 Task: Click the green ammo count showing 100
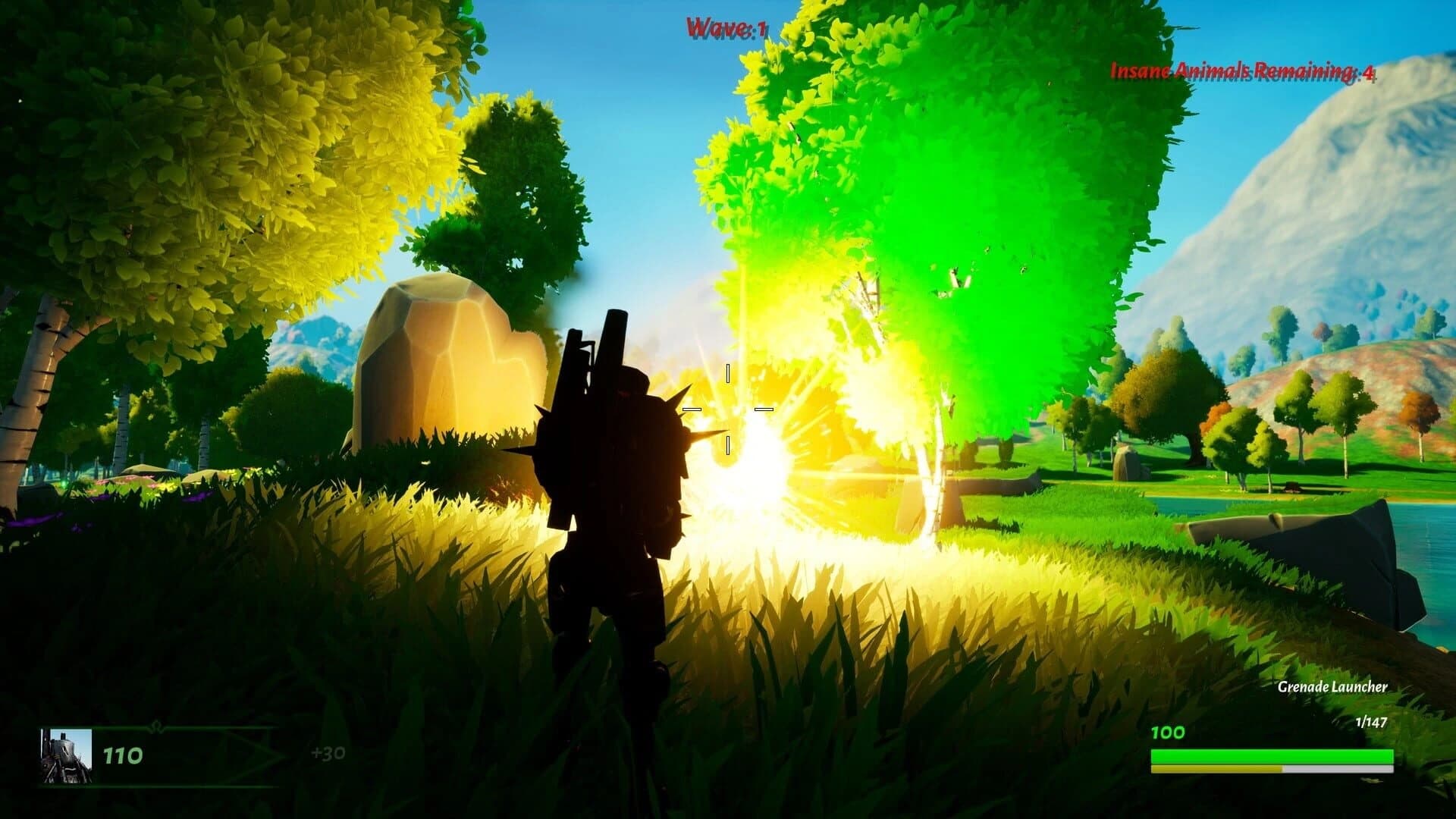tap(1168, 733)
